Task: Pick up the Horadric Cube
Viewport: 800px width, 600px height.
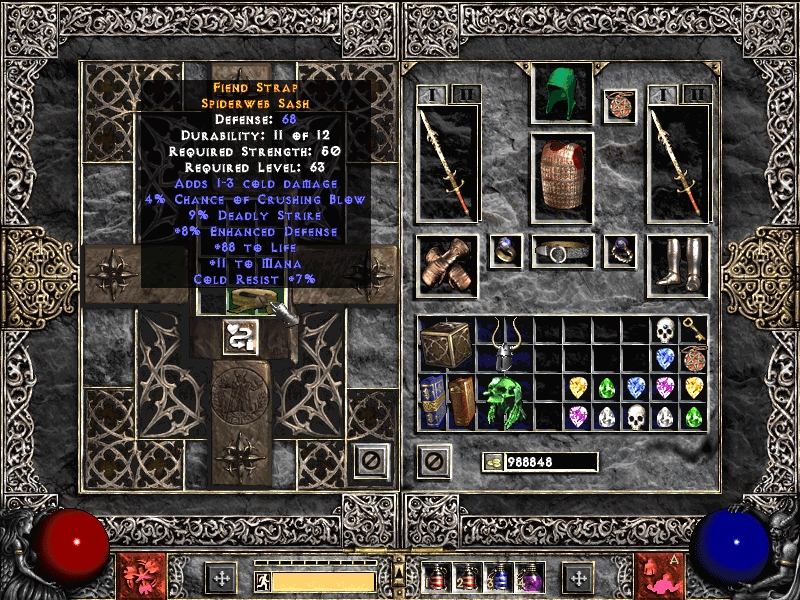Action: click(446, 344)
